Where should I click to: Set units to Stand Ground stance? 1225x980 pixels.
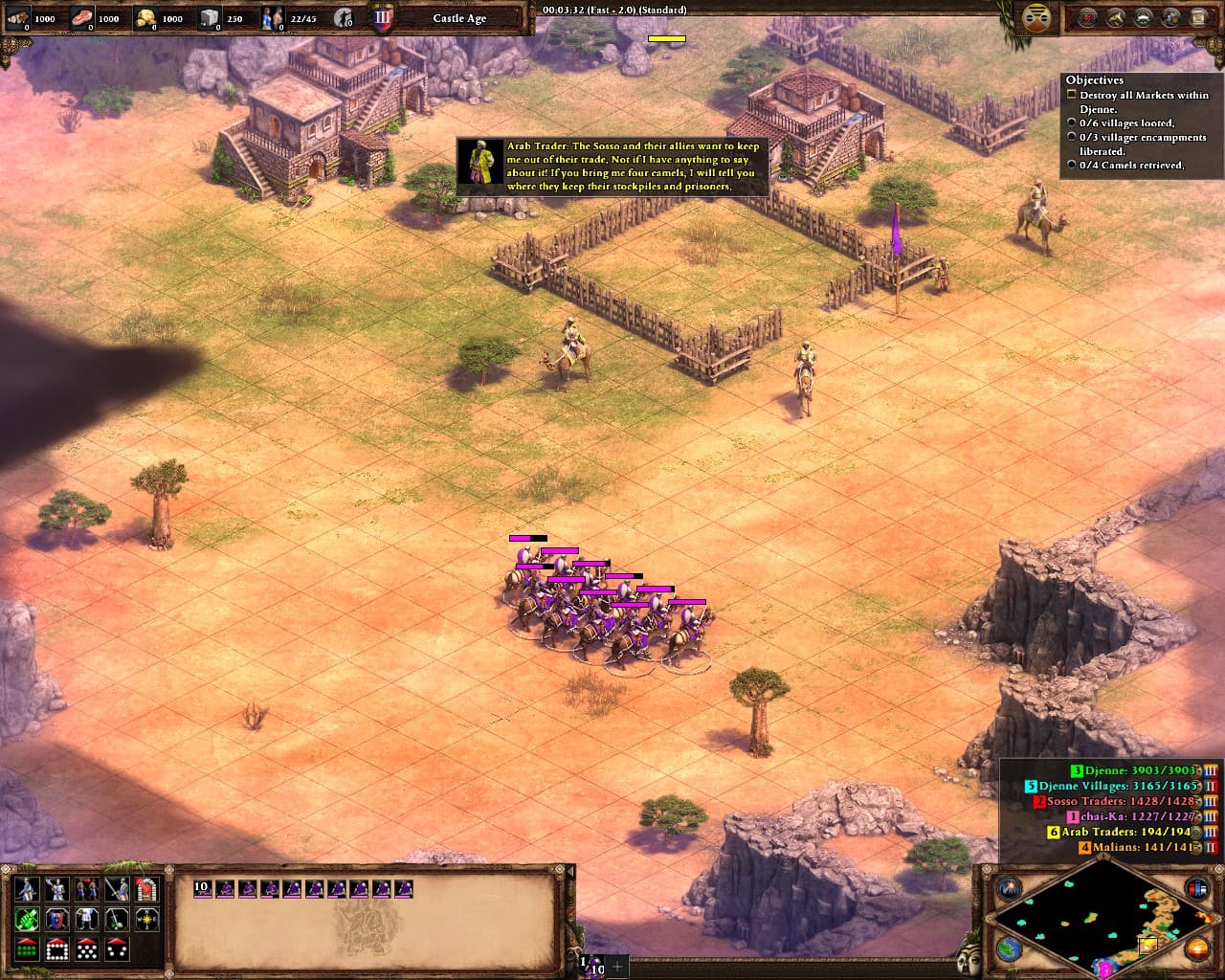(86, 889)
